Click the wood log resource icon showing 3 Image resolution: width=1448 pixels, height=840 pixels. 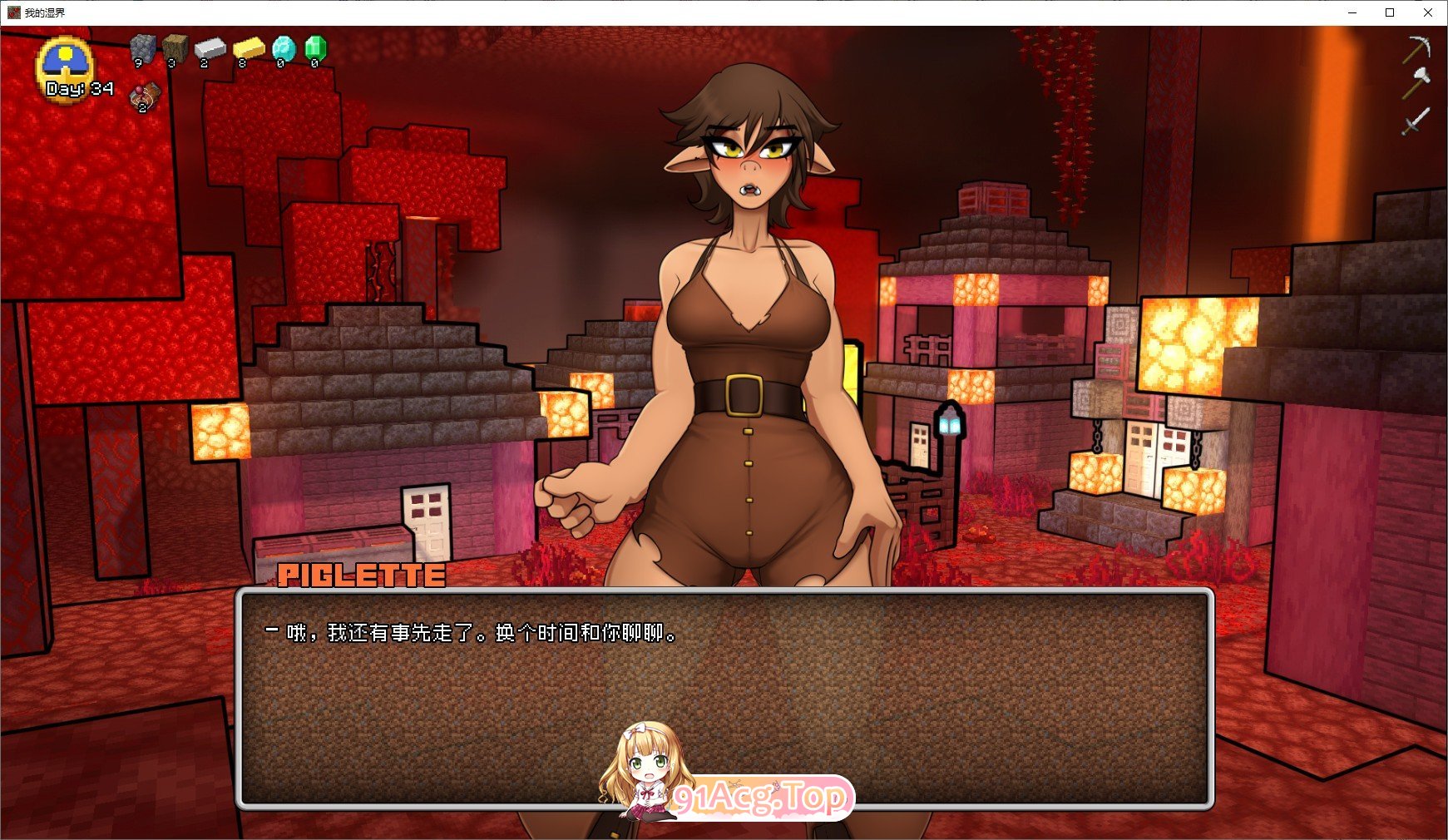tap(176, 46)
